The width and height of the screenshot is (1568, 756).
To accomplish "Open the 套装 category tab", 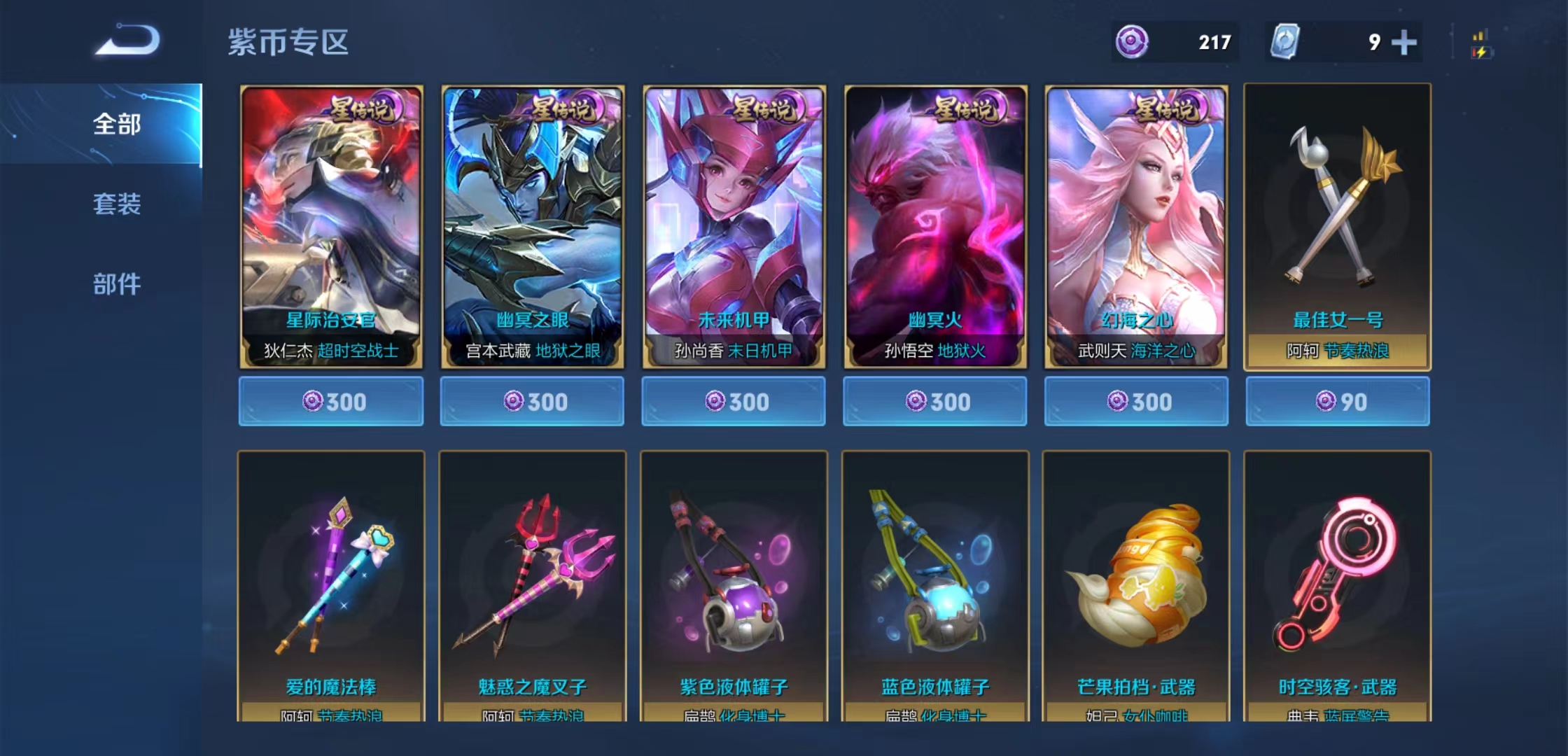I will coord(117,204).
